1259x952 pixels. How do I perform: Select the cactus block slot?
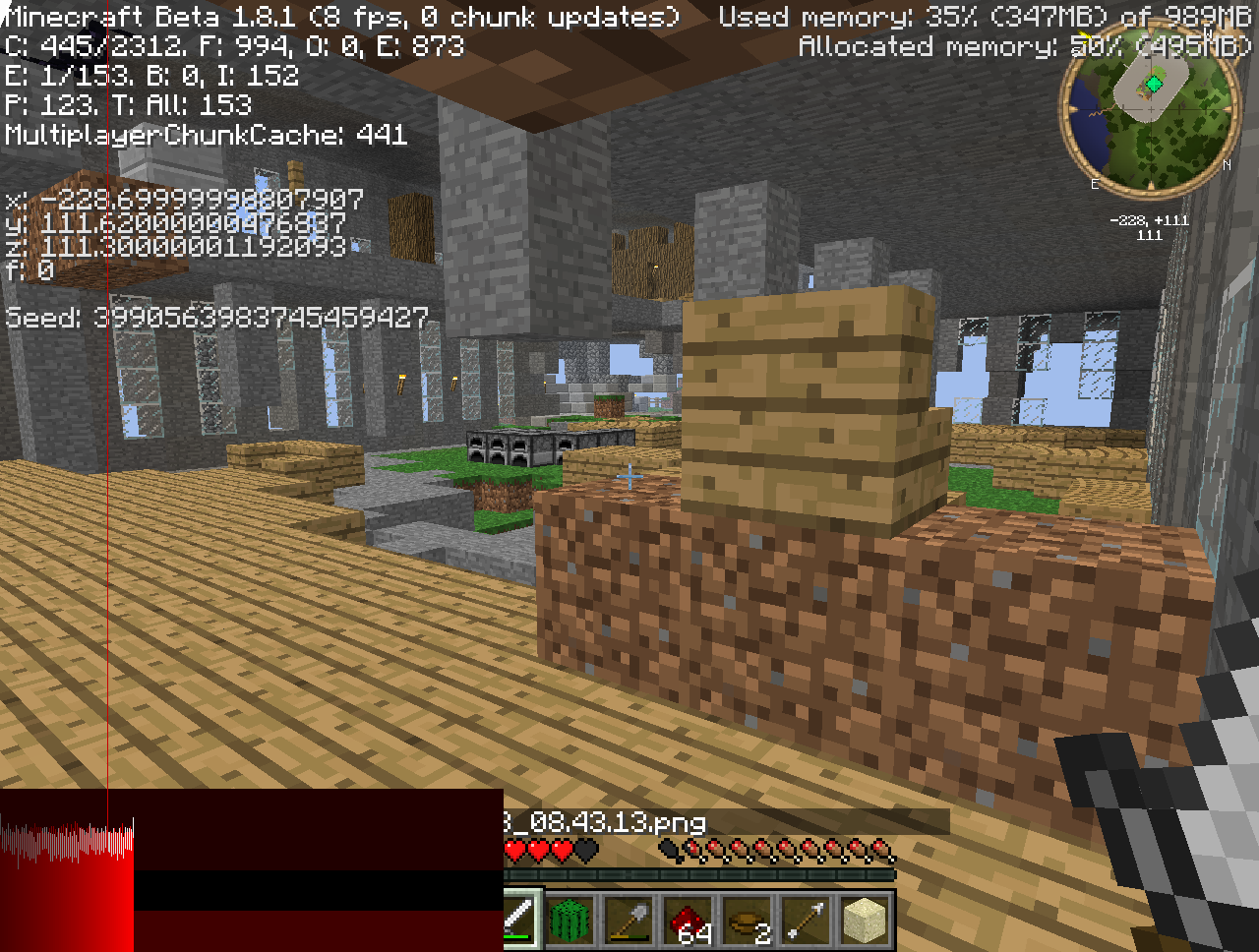pyautogui.click(x=571, y=921)
